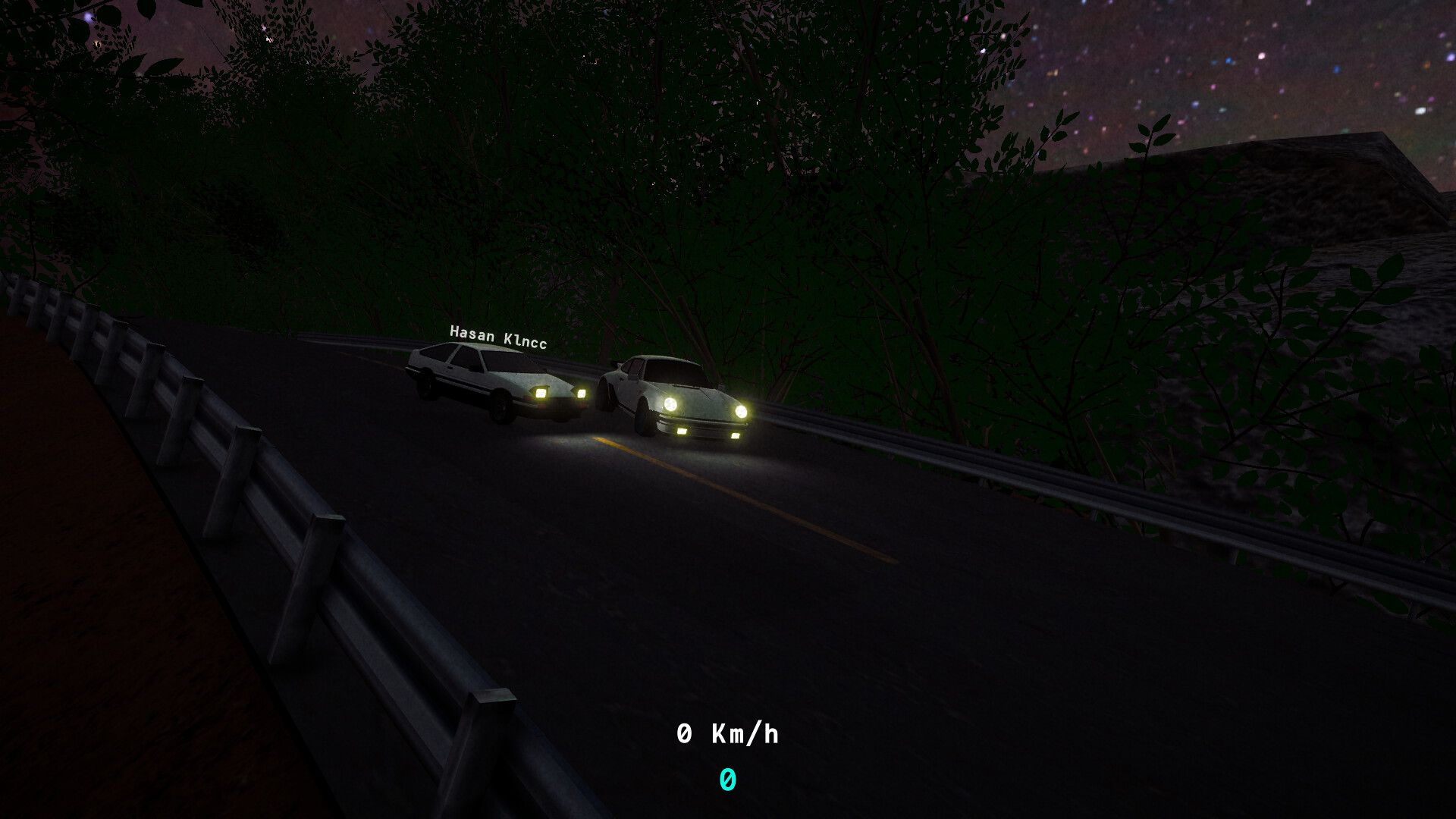Click the Porsche's glowing fog light
The height and width of the screenshot is (819, 1456).
[x=682, y=431]
